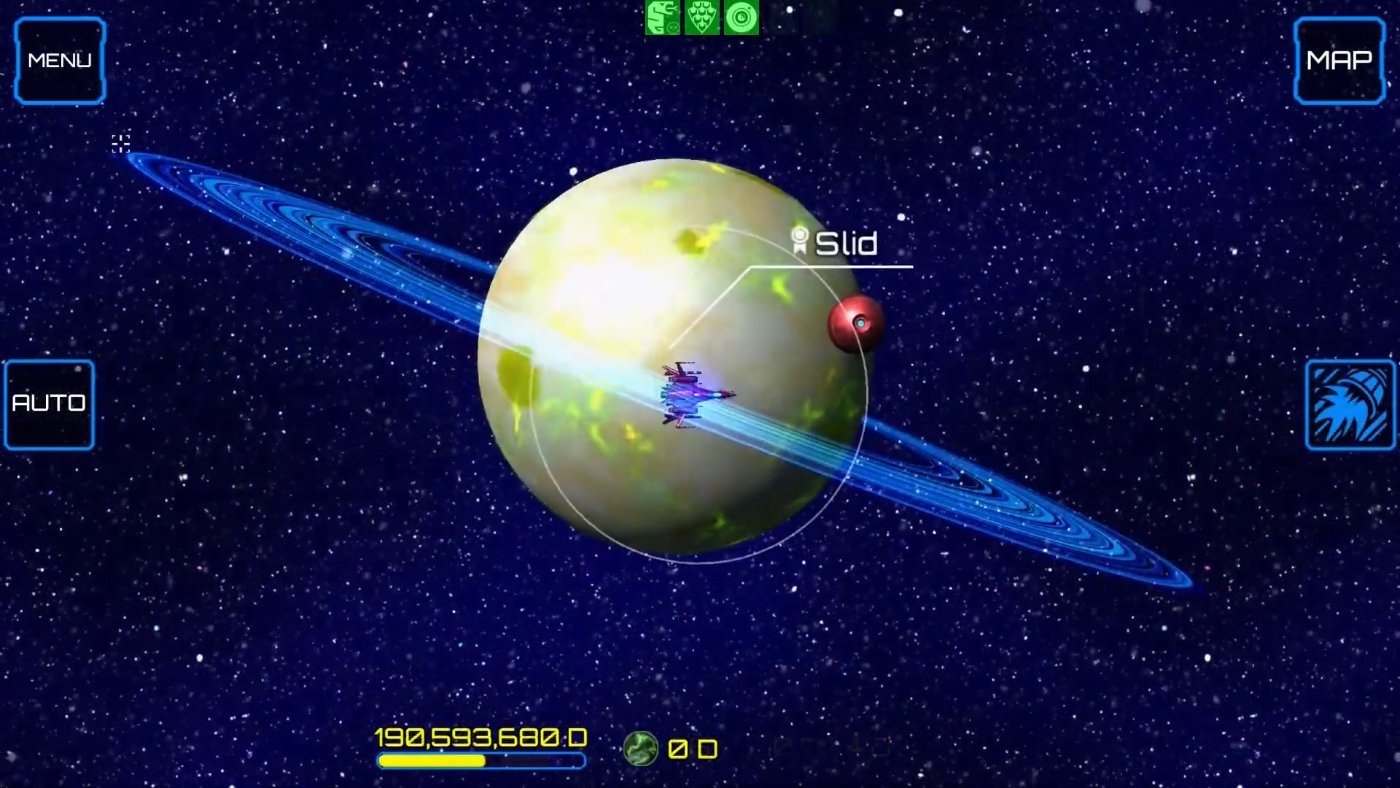Image resolution: width=1400 pixels, height=788 pixels.
Task: Toggle AUTO pilot mode
Action: [x=47, y=403]
